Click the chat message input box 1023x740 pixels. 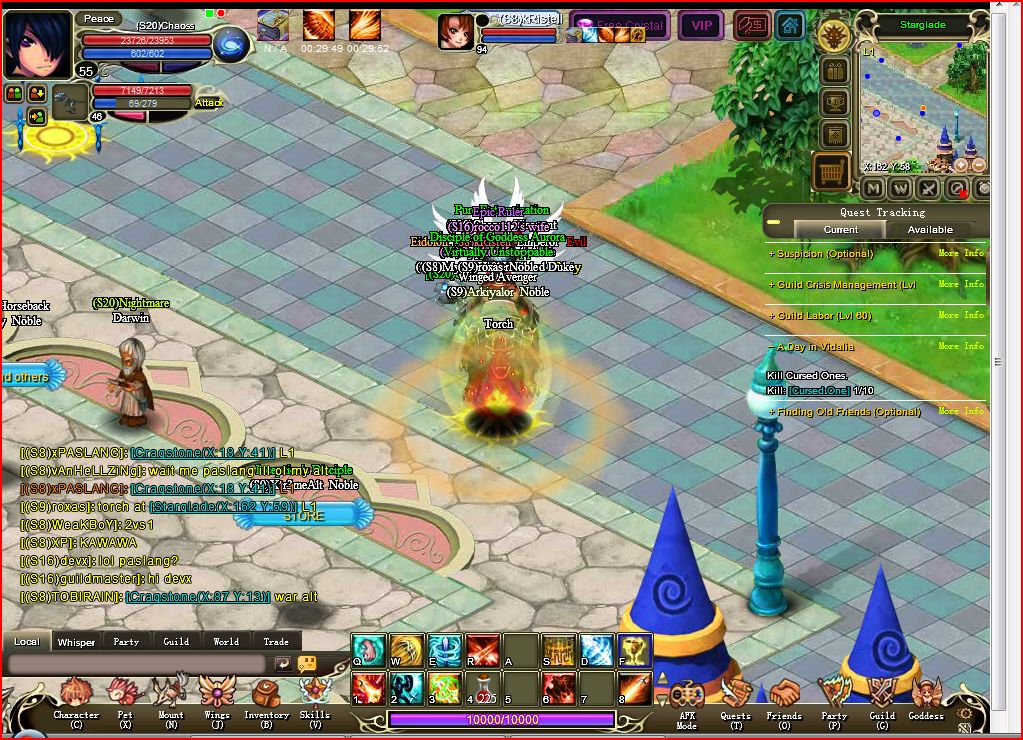[137, 664]
